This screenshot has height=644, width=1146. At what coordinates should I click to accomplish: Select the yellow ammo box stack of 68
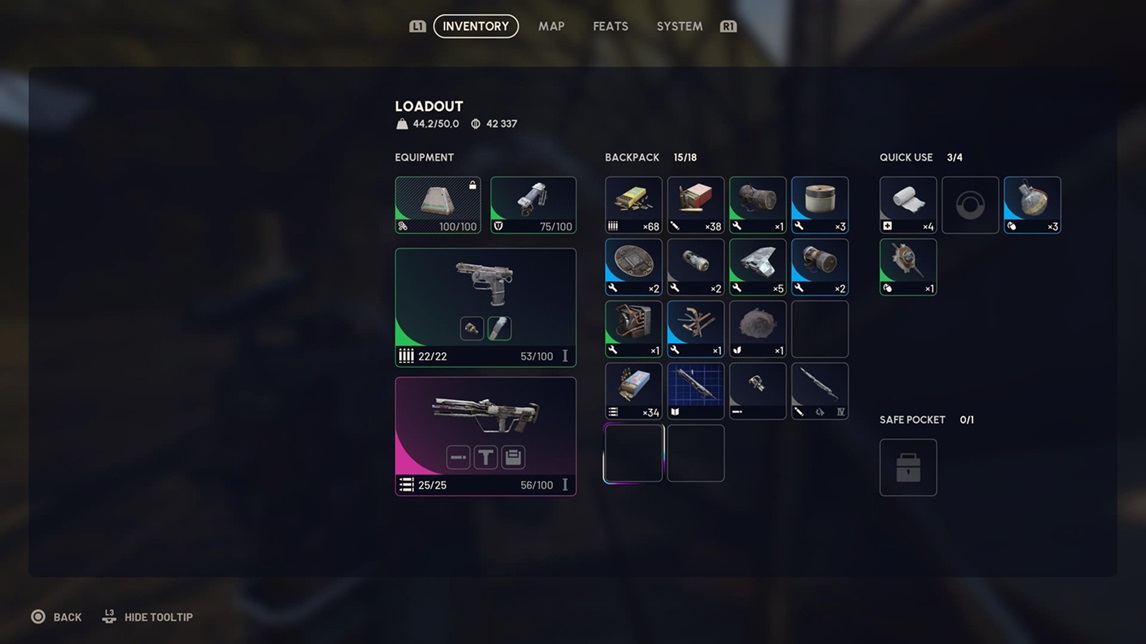pos(633,205)
